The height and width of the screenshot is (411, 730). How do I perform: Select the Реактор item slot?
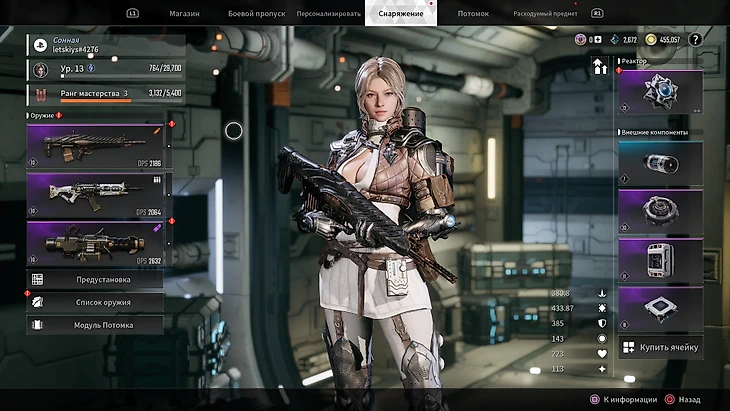pos(660,90)
